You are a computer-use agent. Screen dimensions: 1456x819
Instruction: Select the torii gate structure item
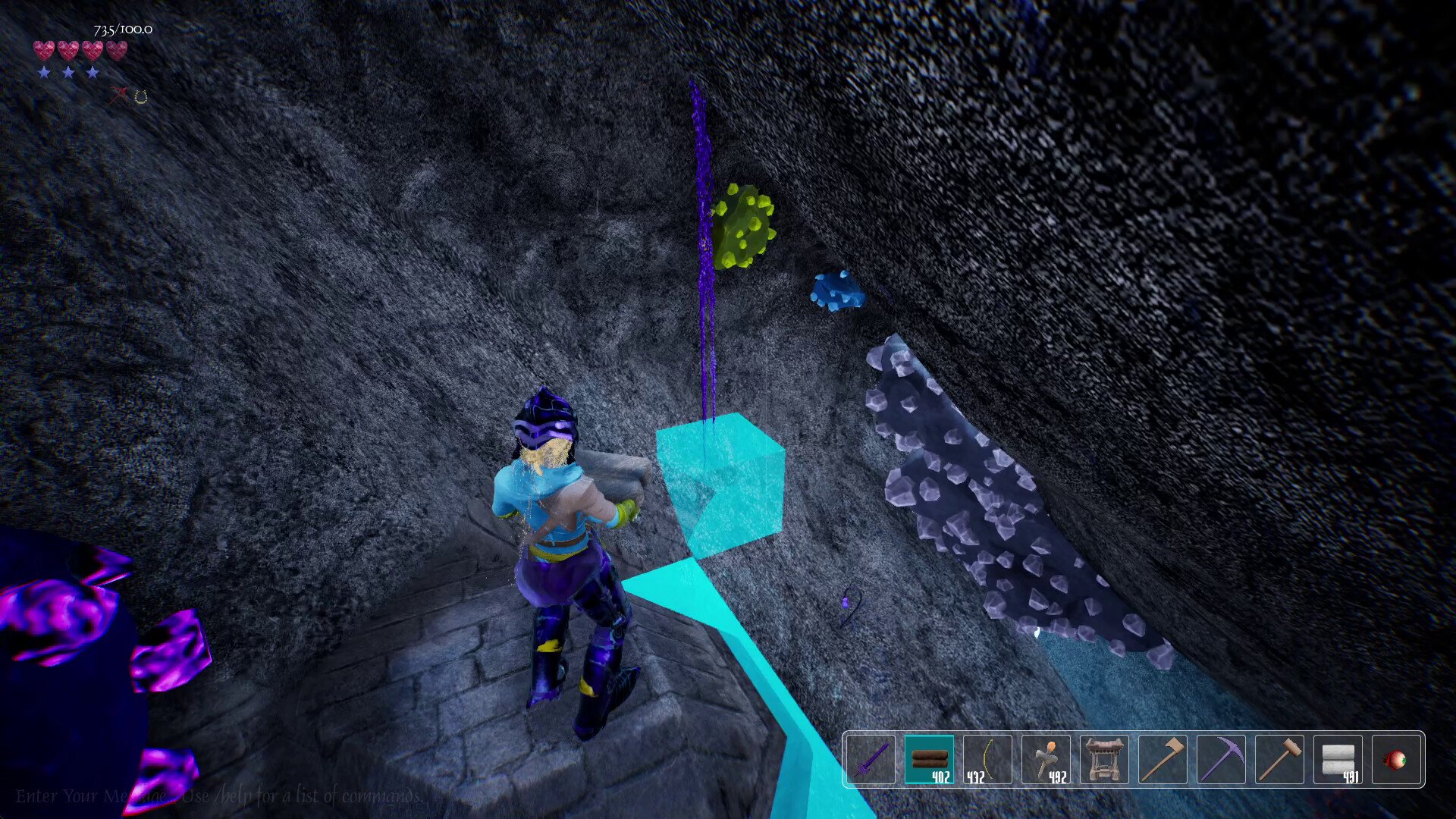click(1105, 761)
